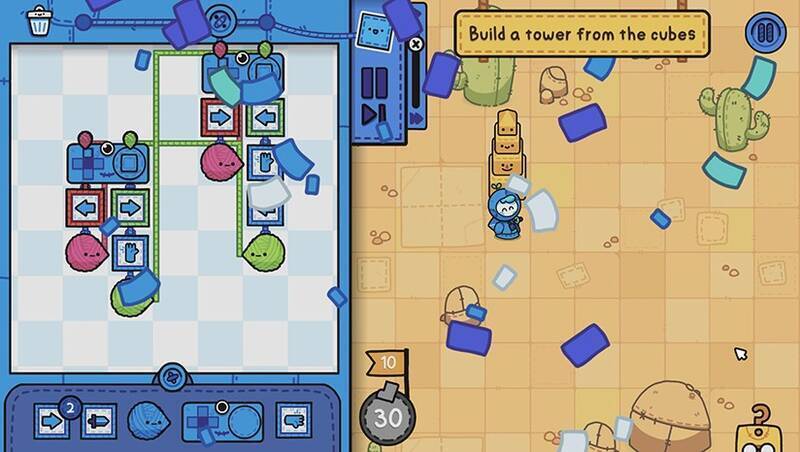Click the trash can to clear the board
Image resolution: width=800 pixels, height=452 pixels.
tap(40, 21)
